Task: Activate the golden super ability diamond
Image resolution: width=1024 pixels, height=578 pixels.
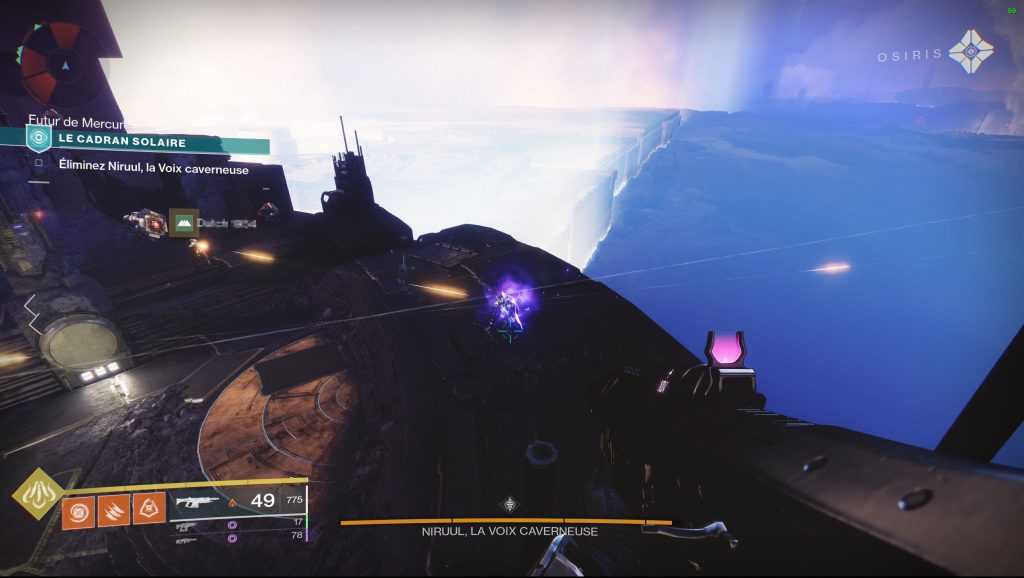Action: pos(36,494)
